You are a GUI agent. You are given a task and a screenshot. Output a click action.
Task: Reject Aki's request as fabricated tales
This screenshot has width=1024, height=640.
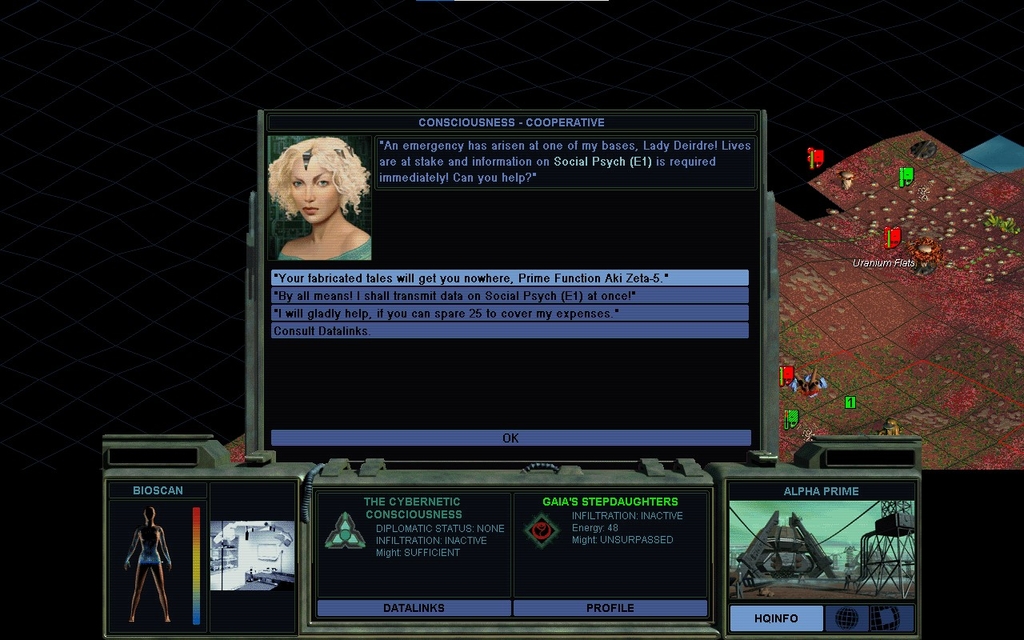point(509,278)
